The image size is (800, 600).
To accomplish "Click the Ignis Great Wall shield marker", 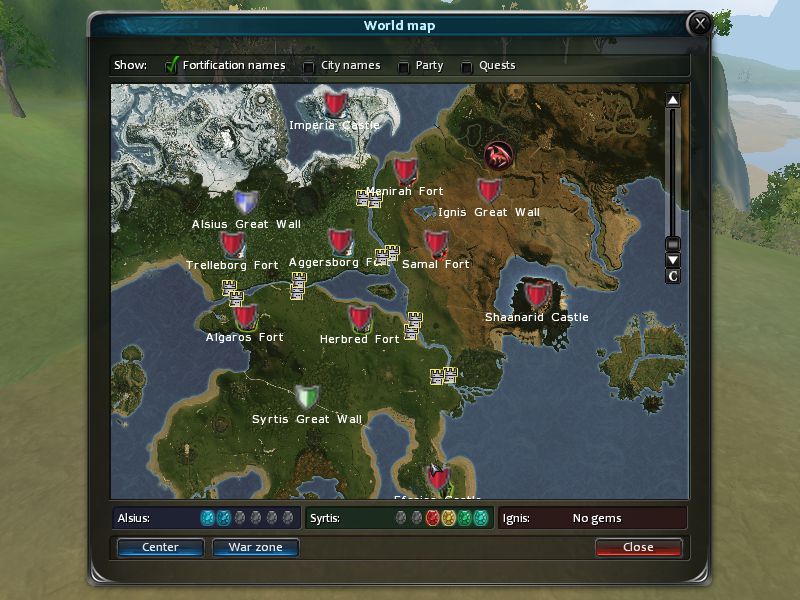I will (x=488, y=190).
